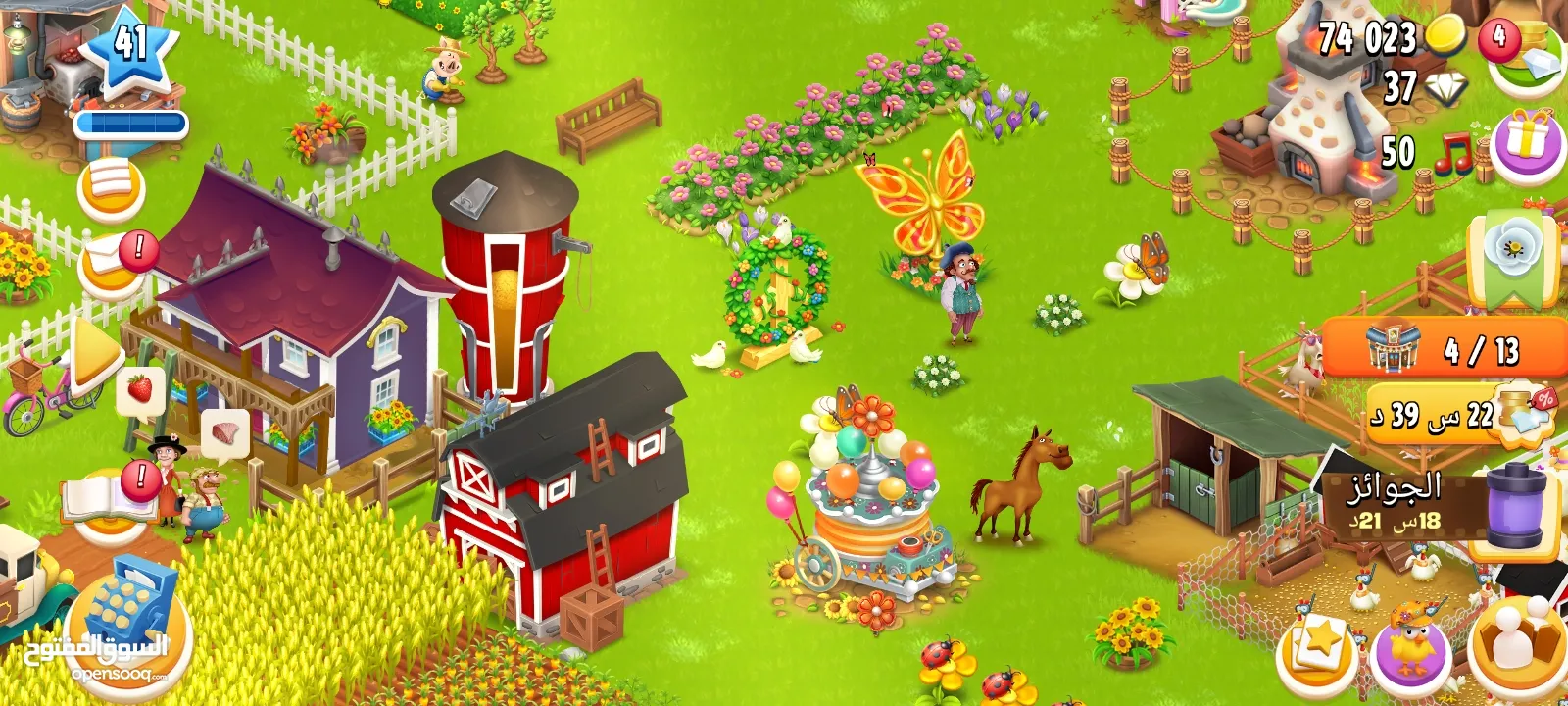Open the mailbox with red alert badge
The height and width of the screenshot is (706, 1568).
click(x=111, y=267)
